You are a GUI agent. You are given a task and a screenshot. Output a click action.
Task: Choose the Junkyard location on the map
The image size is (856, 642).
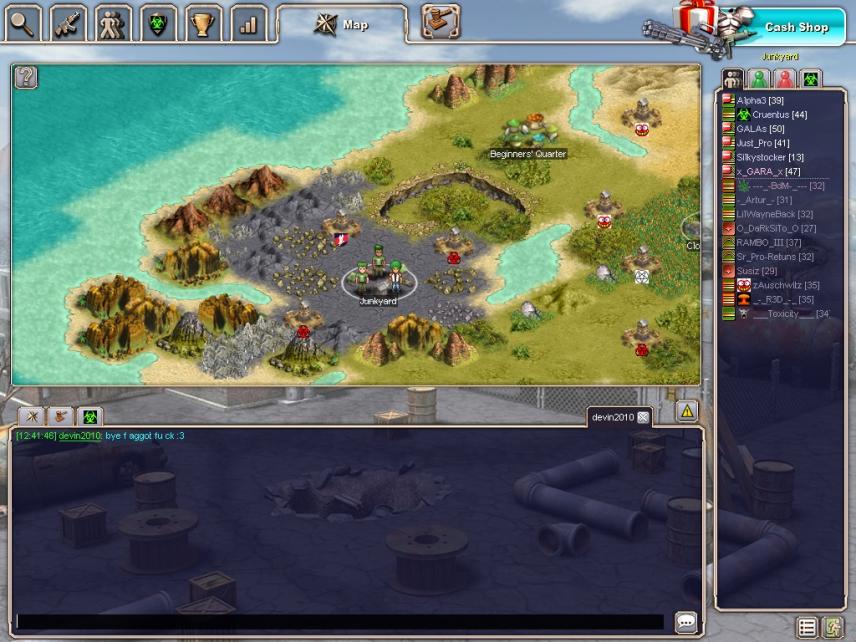coord(378,280)
